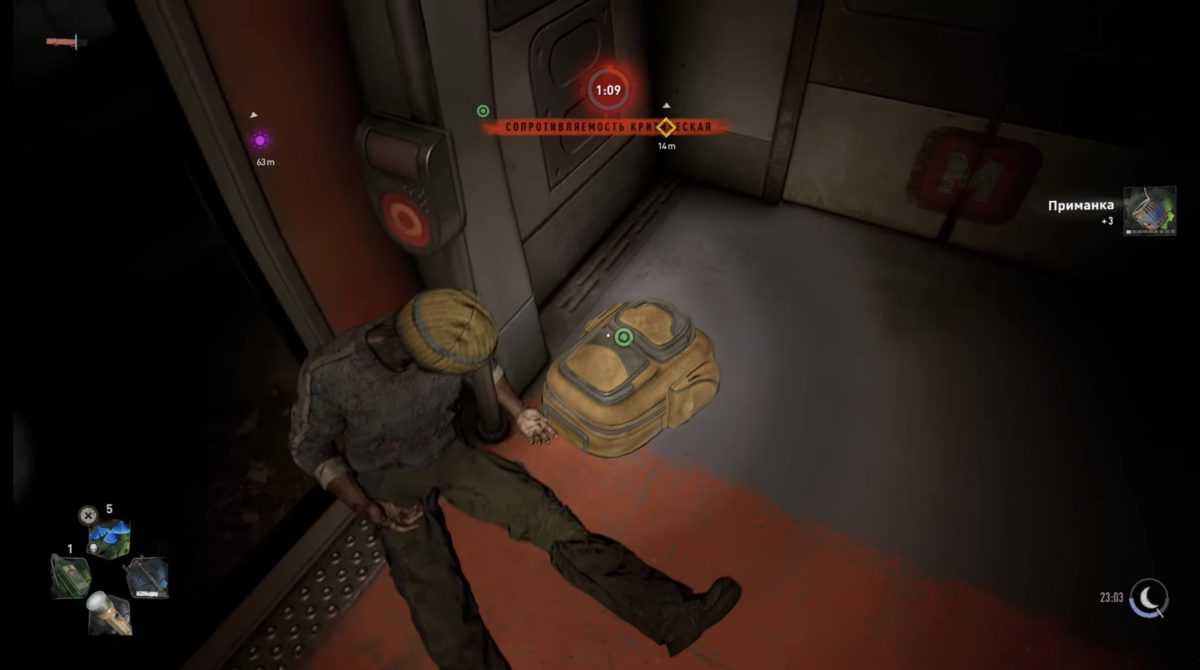Click the crescent moon night indicator
This screenshot has height=670, width=1200.
[1149, 598]
